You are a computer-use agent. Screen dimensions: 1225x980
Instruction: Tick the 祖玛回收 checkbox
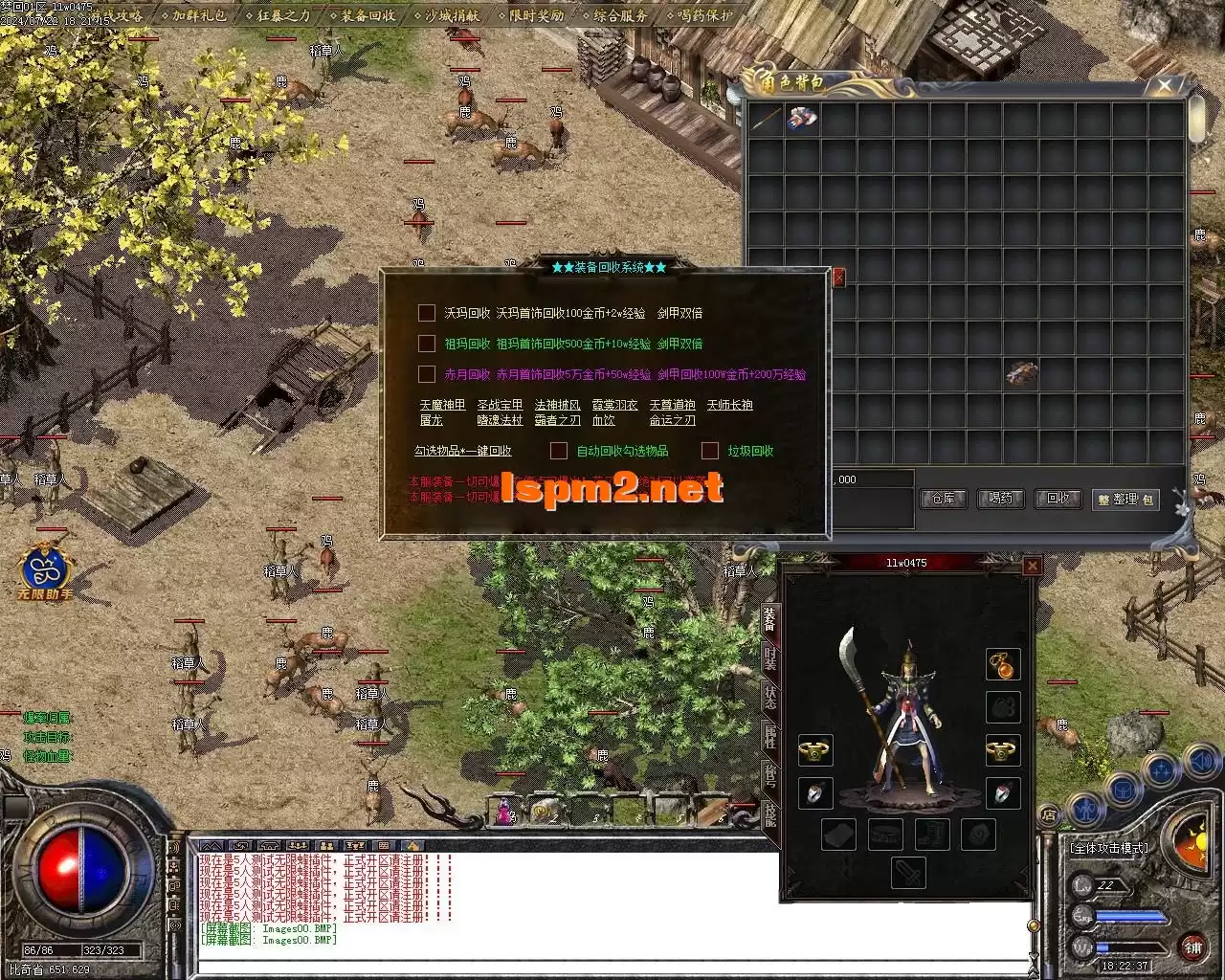tap(427, 344)
